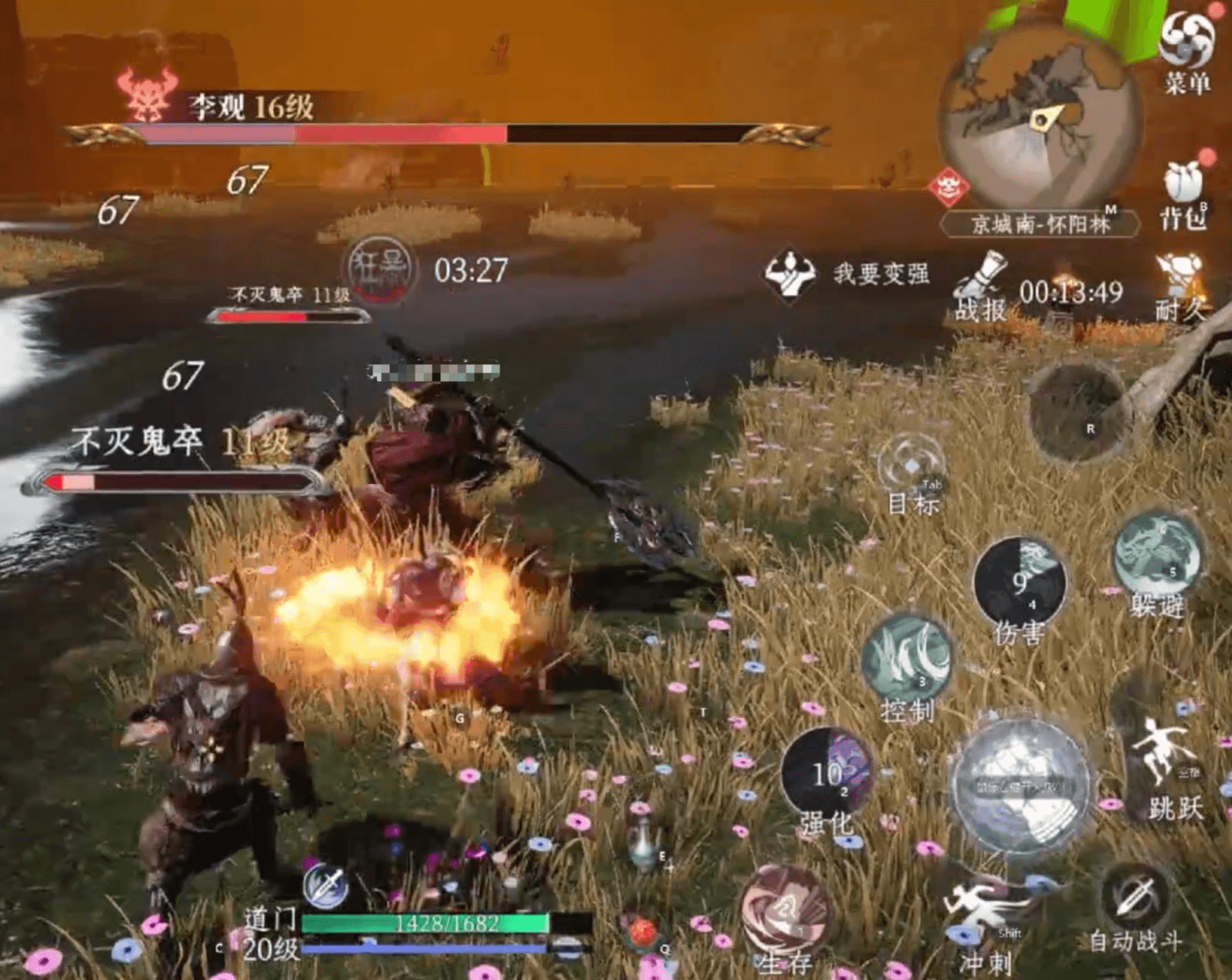Tap the large basic attack button
1232x980 pixels.
[x=1020, y=787]
